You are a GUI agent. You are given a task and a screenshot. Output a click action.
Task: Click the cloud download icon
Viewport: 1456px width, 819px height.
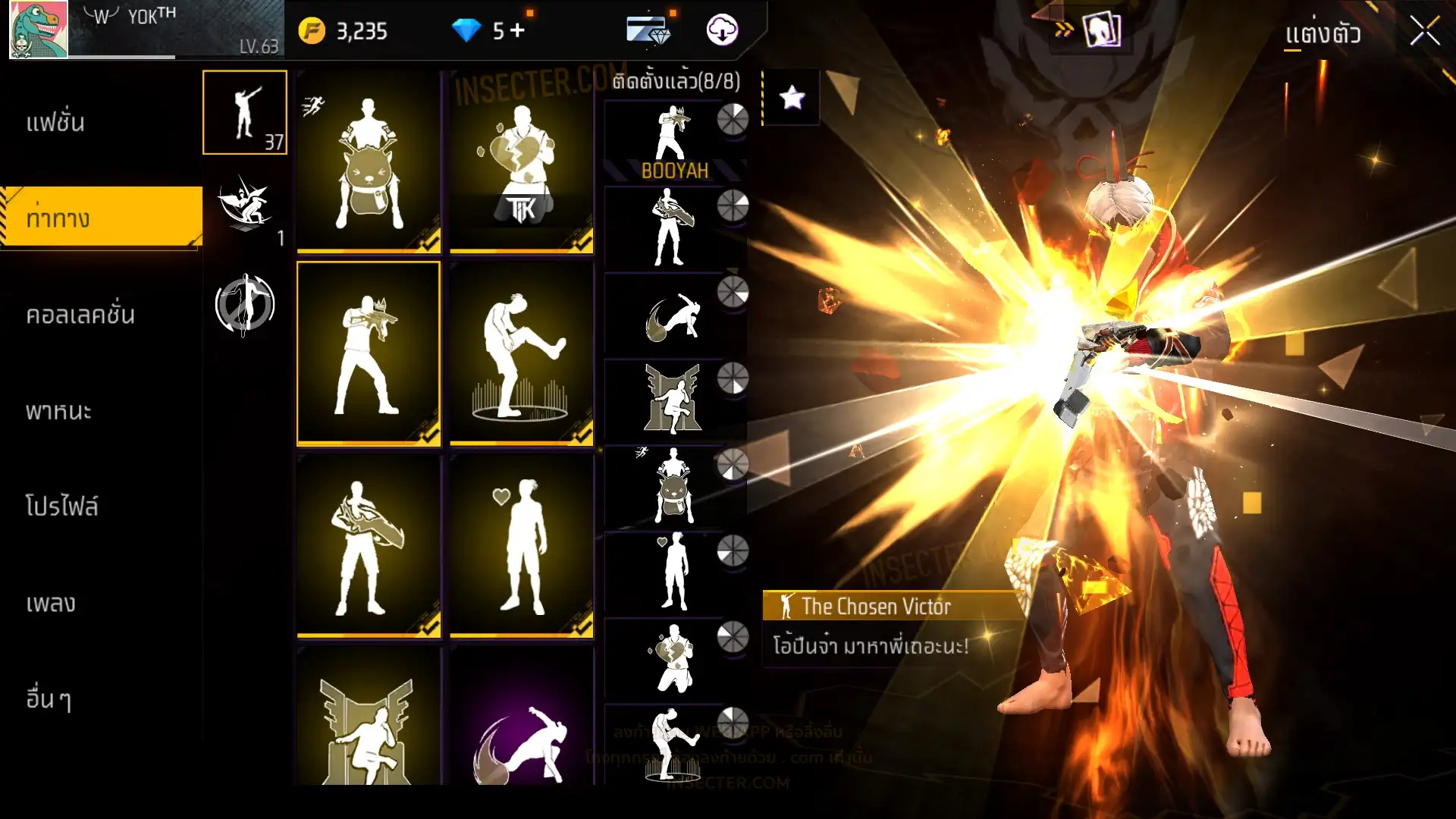coord(722,30)
